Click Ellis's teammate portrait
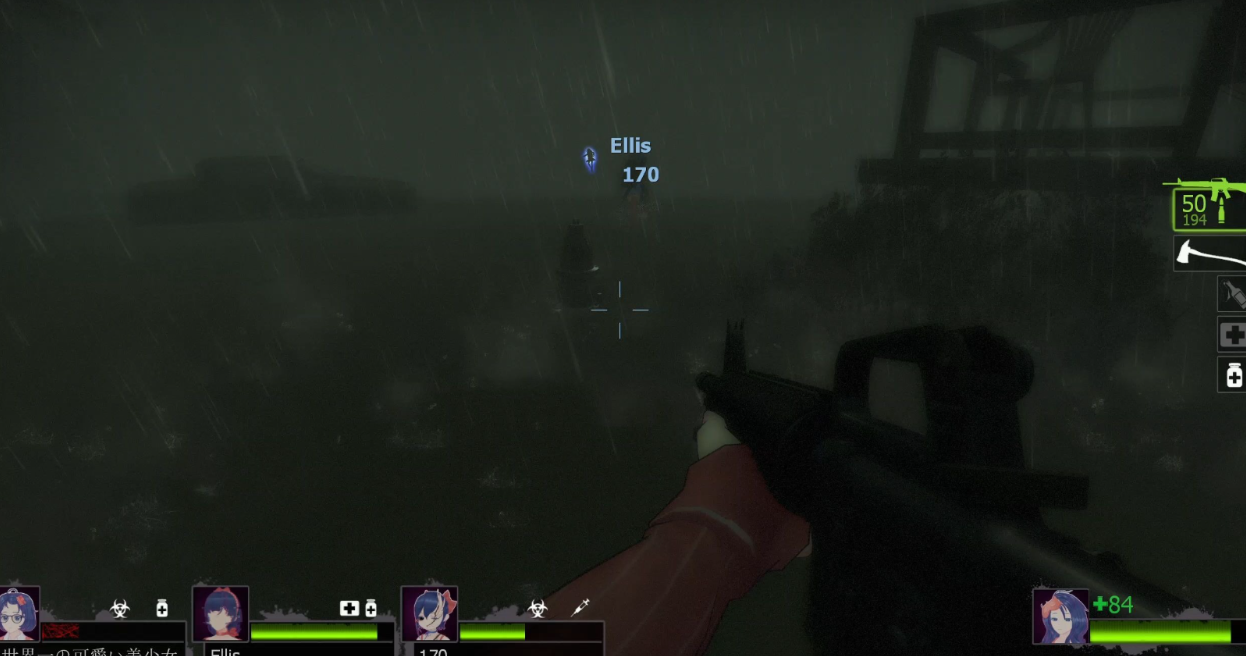 click(220, 613)
